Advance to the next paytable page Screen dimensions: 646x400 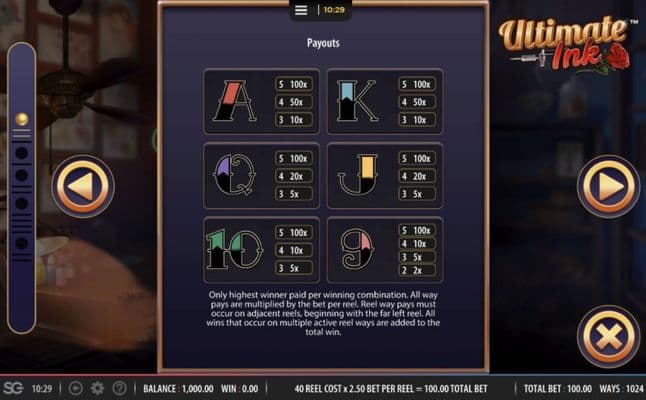(x=608, y=186)
